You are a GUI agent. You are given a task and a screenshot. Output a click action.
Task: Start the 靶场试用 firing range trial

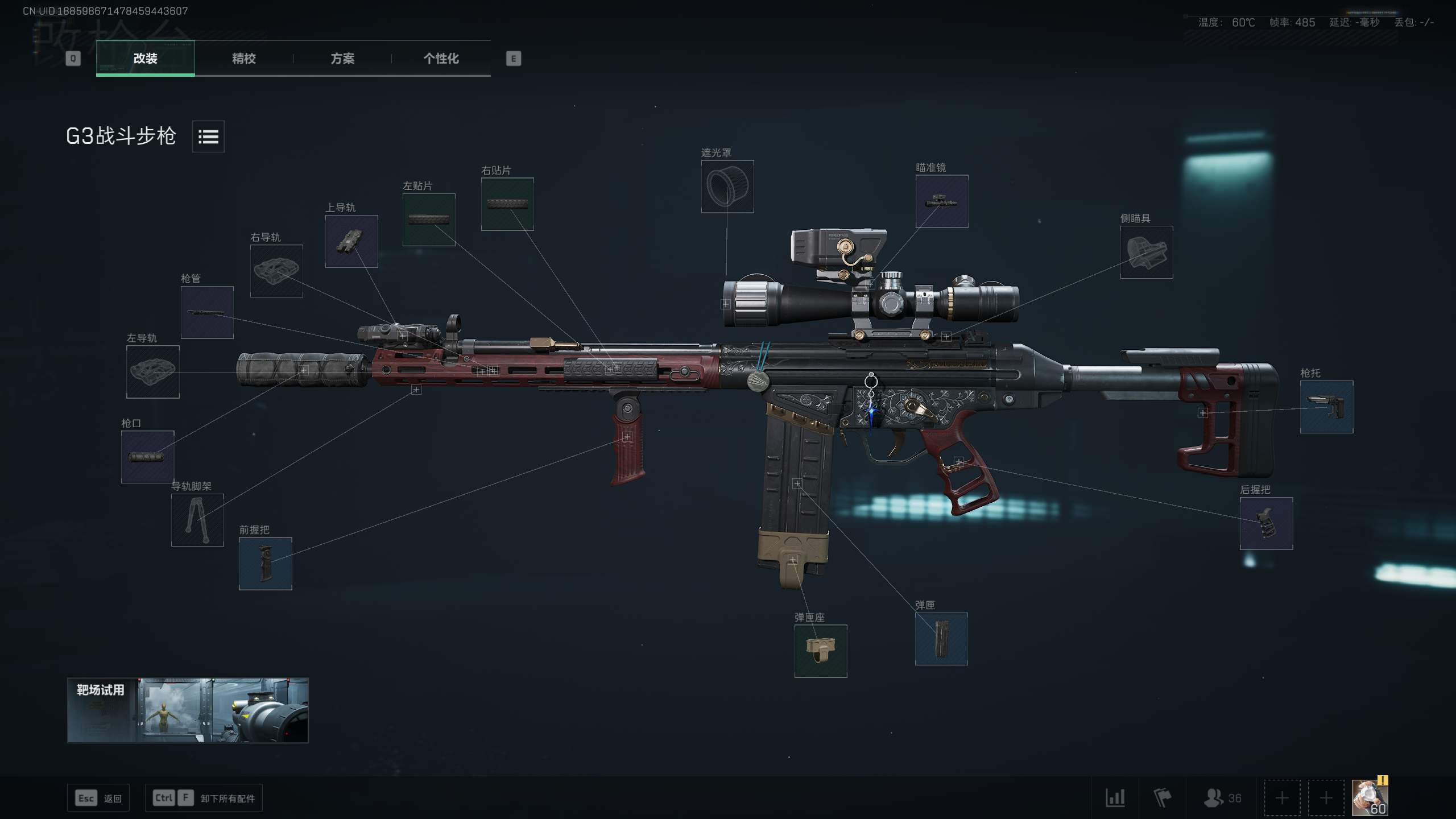pyautogui.click(x=188, y=710)
